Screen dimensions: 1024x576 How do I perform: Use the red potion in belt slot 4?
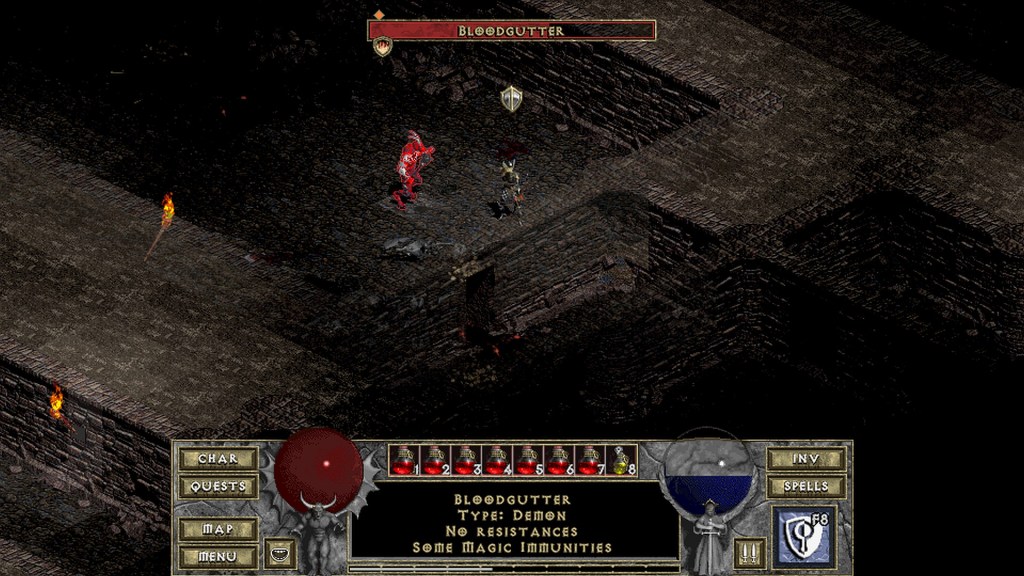point(494,460)
